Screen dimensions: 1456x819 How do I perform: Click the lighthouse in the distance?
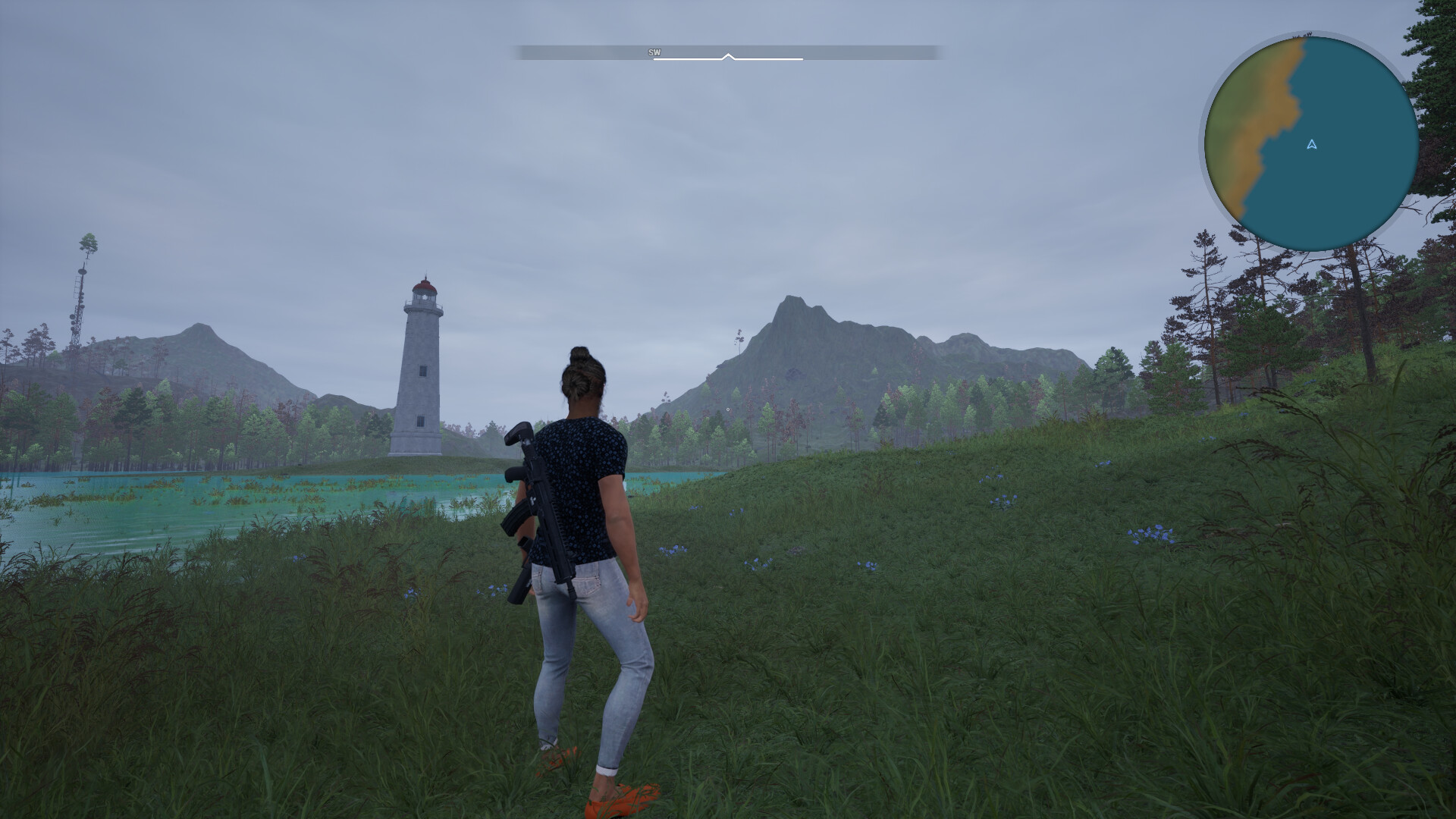coord(419,364)
